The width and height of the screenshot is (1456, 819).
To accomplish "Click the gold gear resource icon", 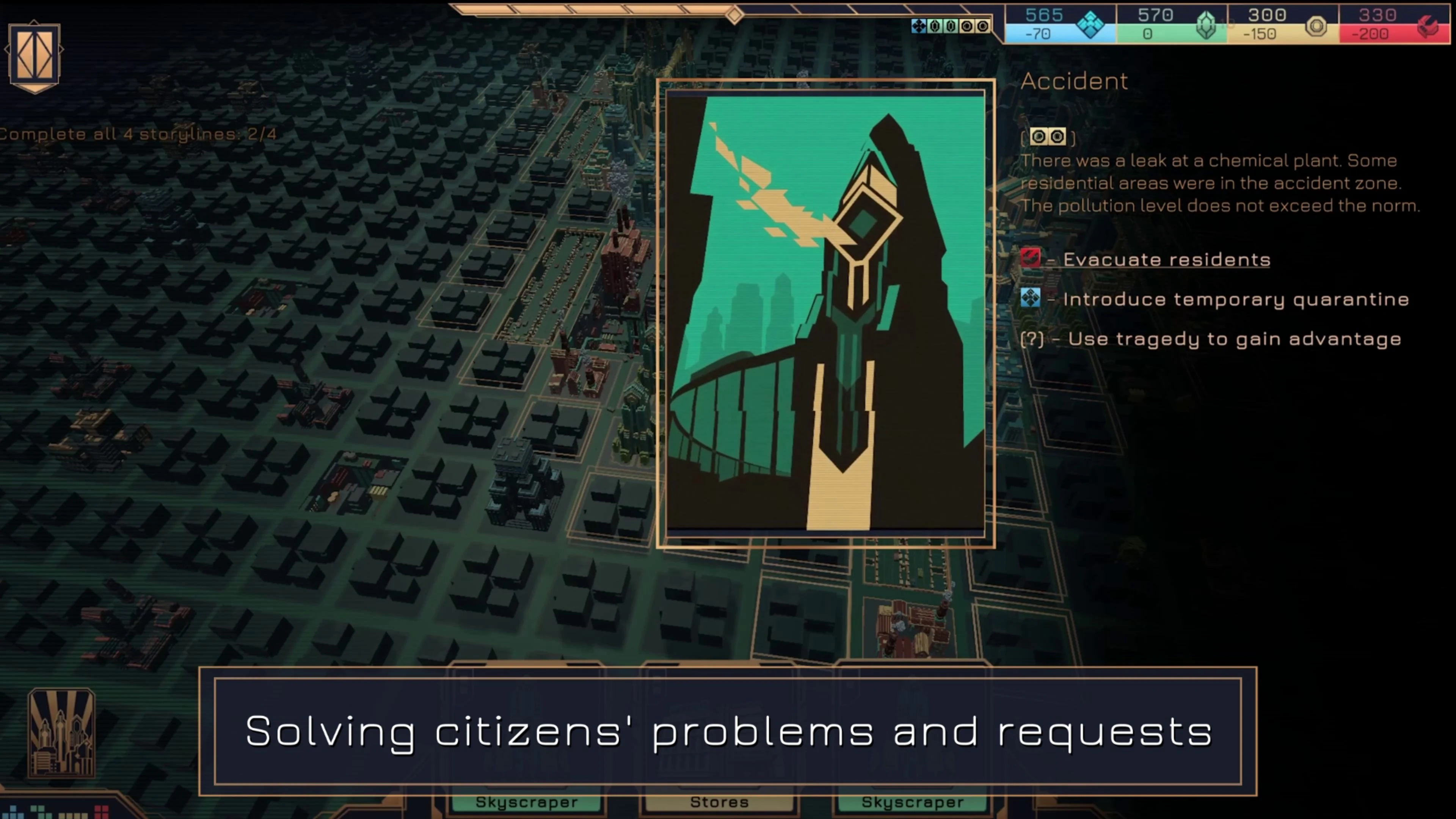I will 1316,25.
